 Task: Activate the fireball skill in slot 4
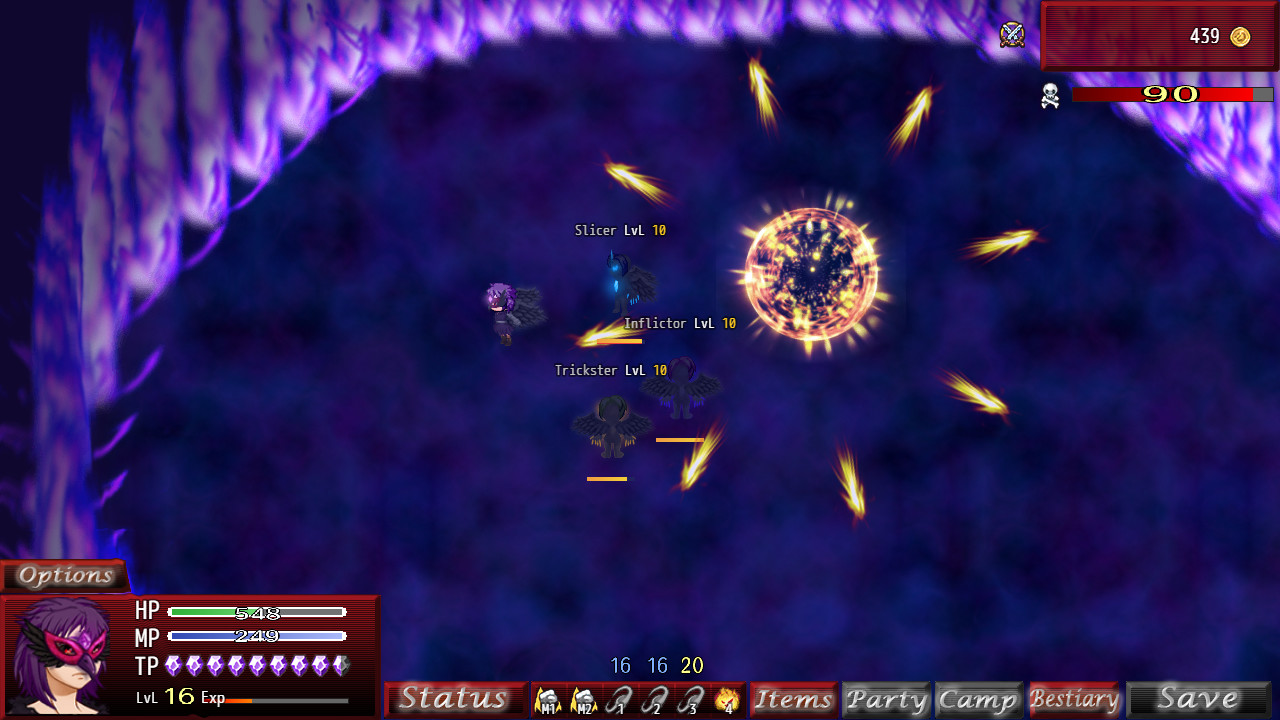725,700
